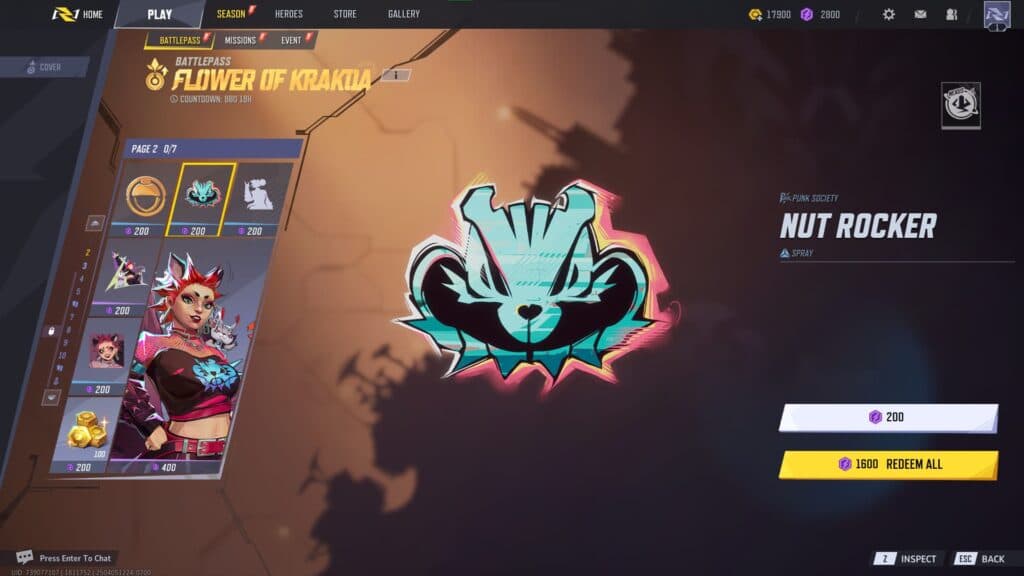
Task: Purchase Nut Rocker spray for 200
Action: [x=888, y=417]
